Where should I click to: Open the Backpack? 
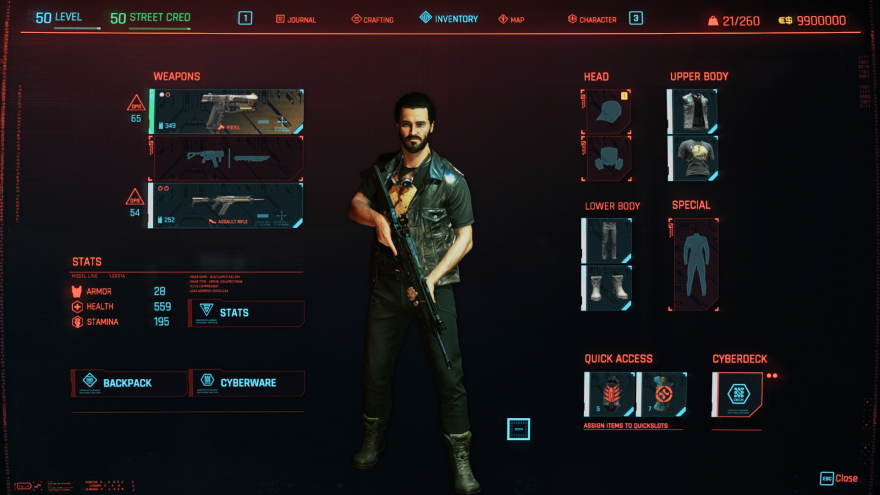click(129, 382)
